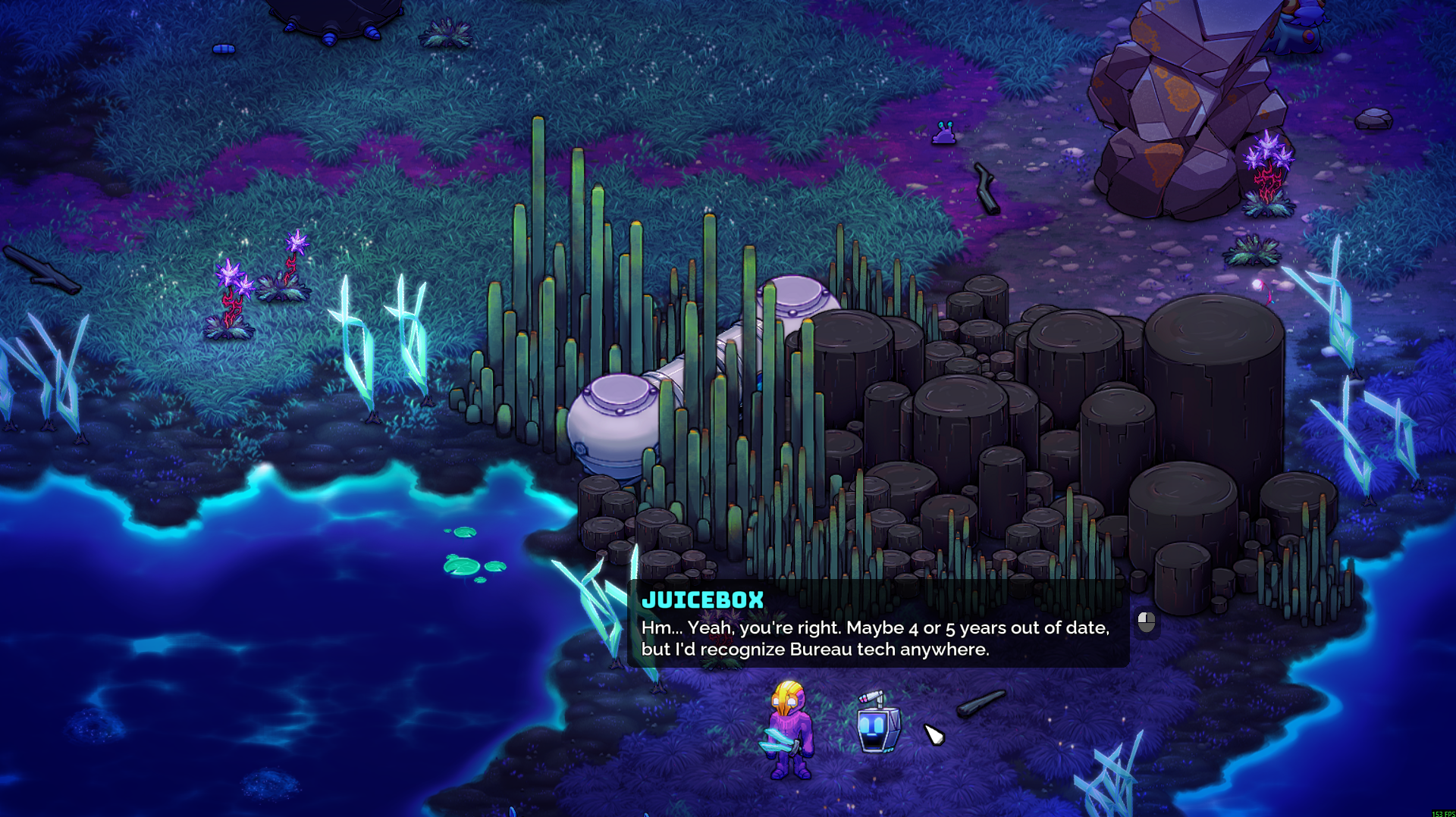Viewport: 1456px width, 817px height.
Task: Advance the Juicebox dialogue box
Action: pyautogui.click(x=1146, y=622)
